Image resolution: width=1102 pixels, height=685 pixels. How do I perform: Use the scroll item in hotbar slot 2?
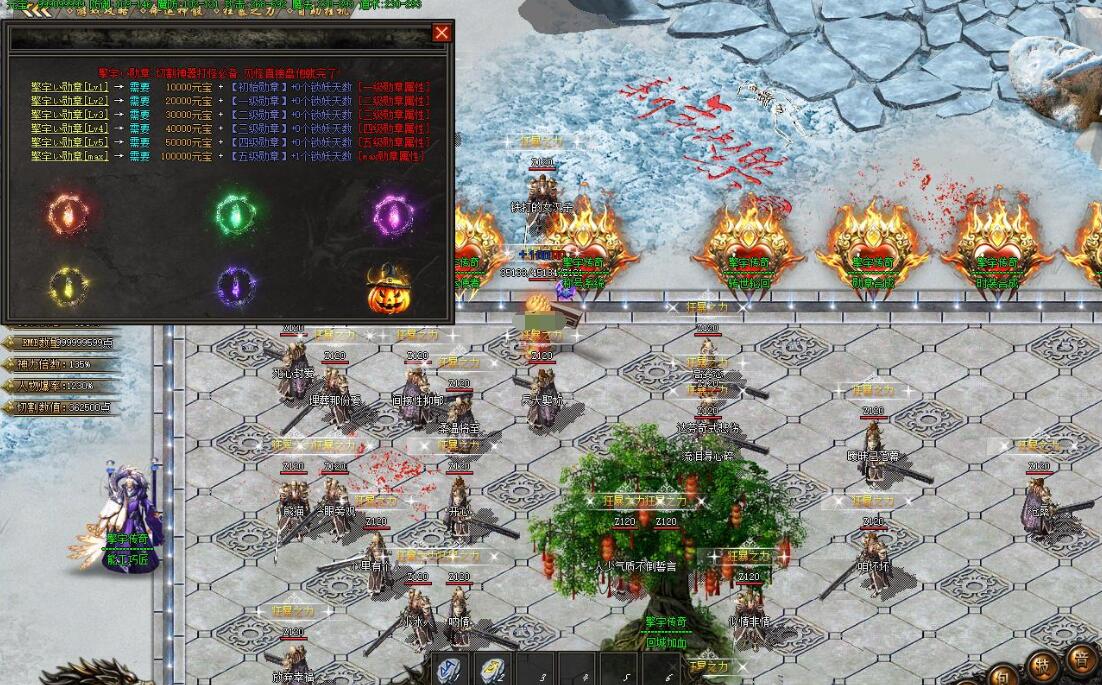click(492, 671)
